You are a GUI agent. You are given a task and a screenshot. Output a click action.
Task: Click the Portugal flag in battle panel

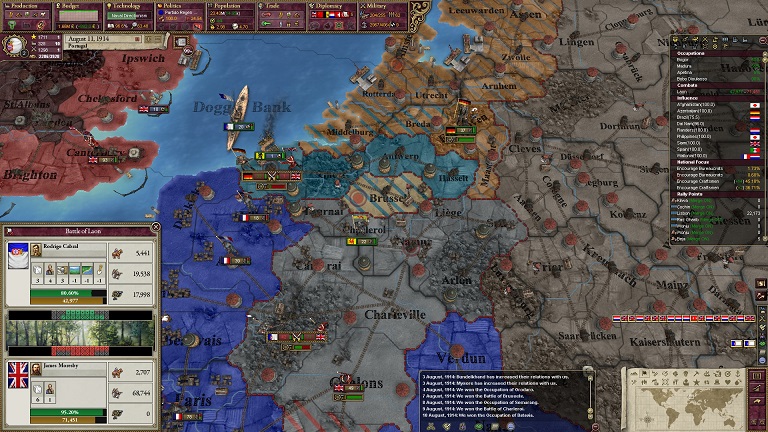tap(17, 258)
